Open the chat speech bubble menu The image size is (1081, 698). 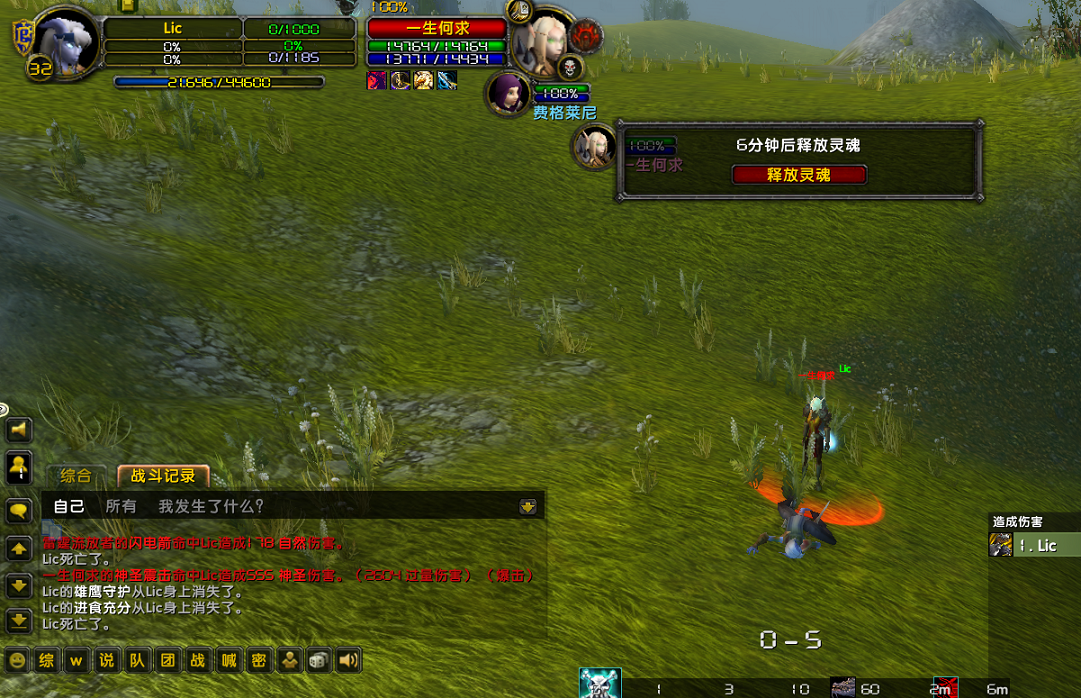pos(19,511)
